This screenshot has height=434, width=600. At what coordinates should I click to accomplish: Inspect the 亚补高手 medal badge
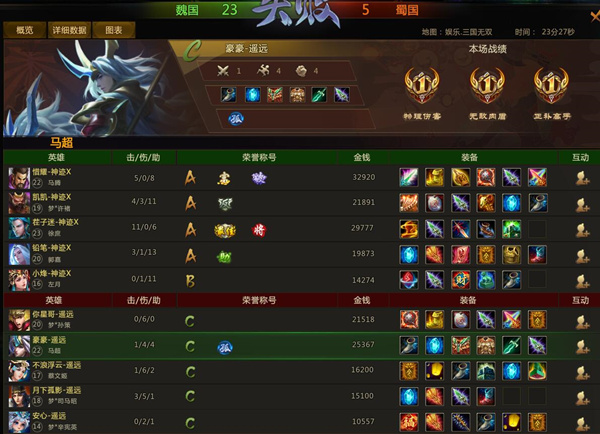pos(549,83)
